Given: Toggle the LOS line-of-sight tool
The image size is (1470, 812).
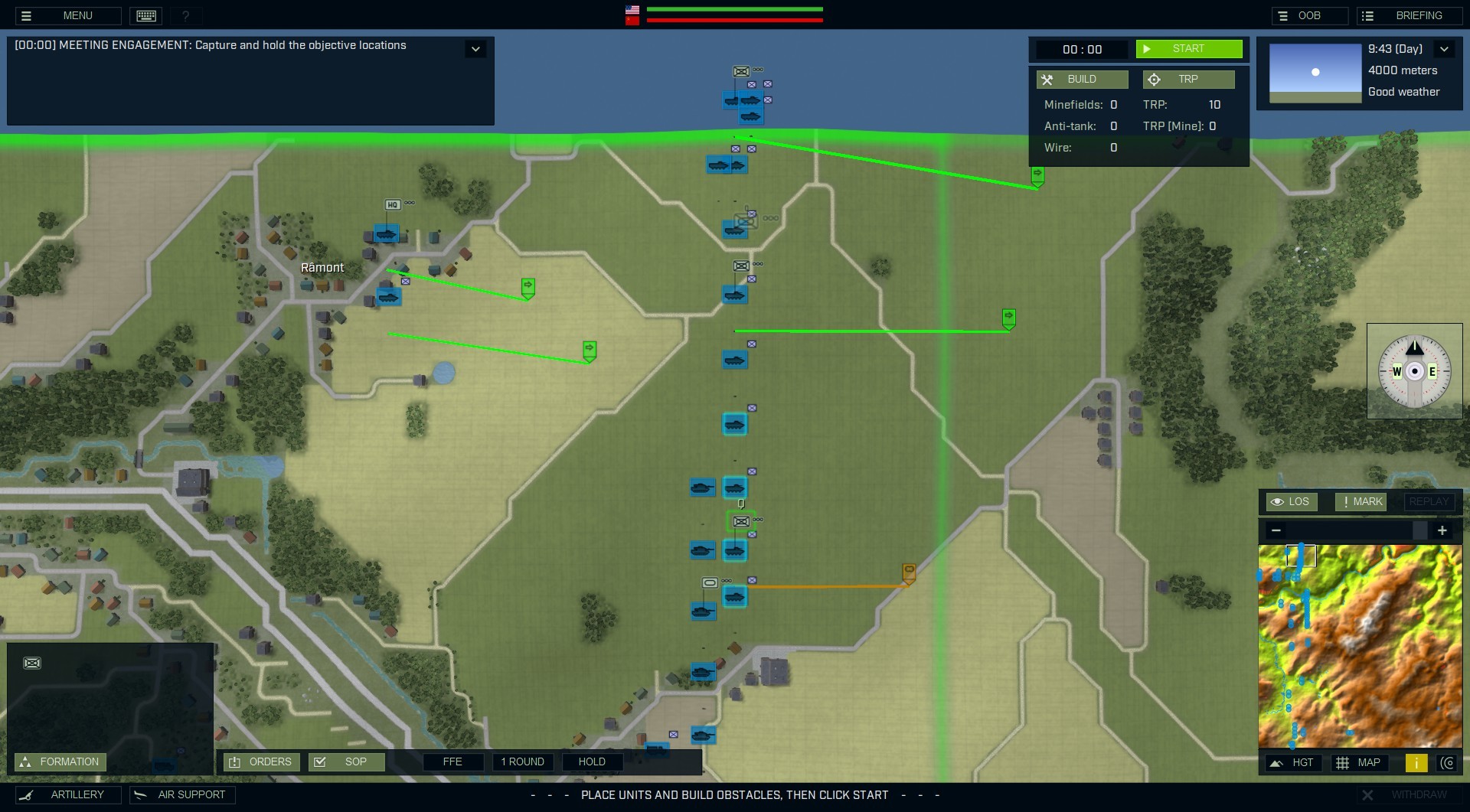Looking at the screenshot, I should click(x=1291, y=502).
